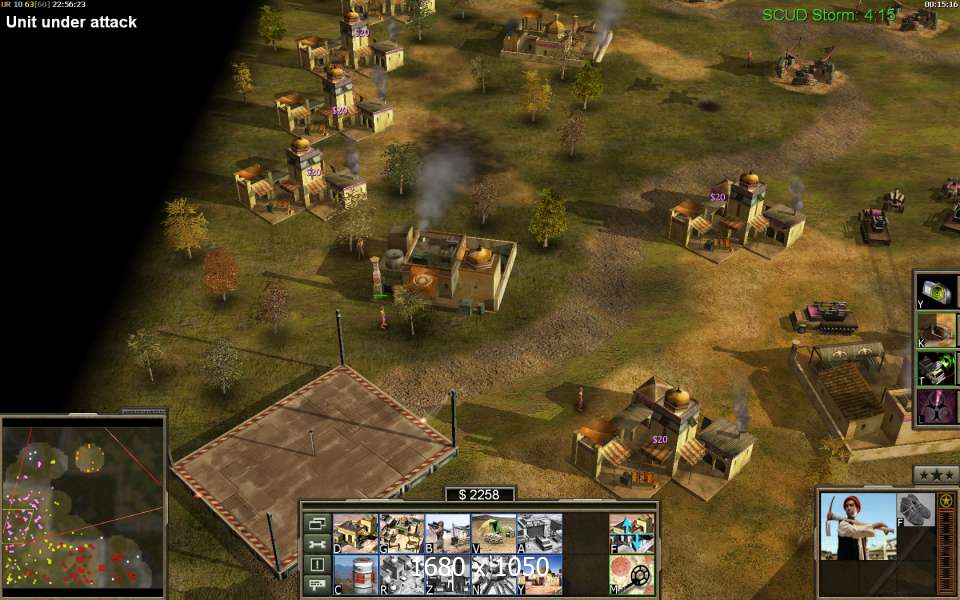The image size is (960, 600).
Task: Open the keyboard chat button
Action: click(317, 585)
